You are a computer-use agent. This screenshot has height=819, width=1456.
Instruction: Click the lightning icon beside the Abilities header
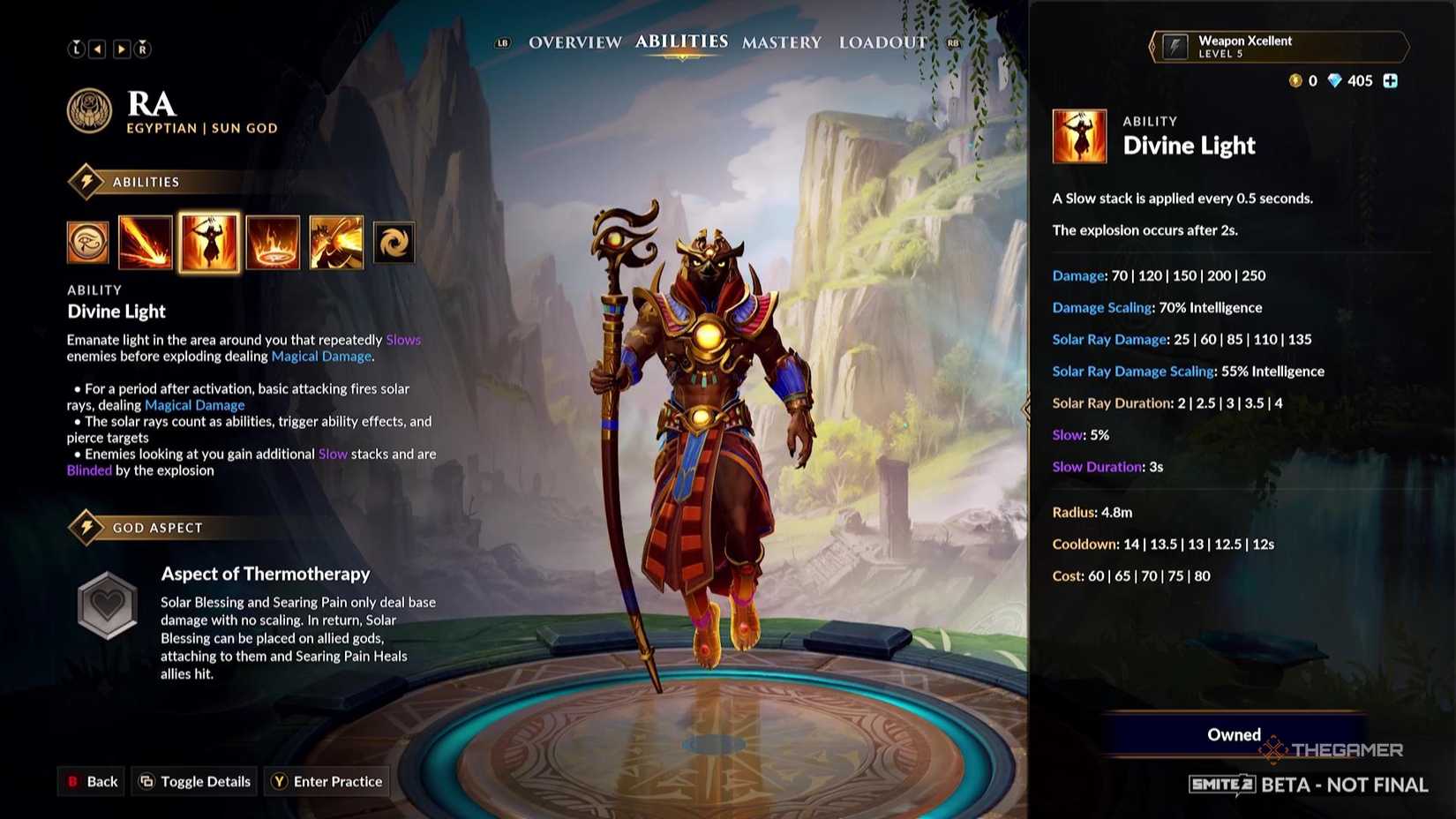click(x=85, y=181)
